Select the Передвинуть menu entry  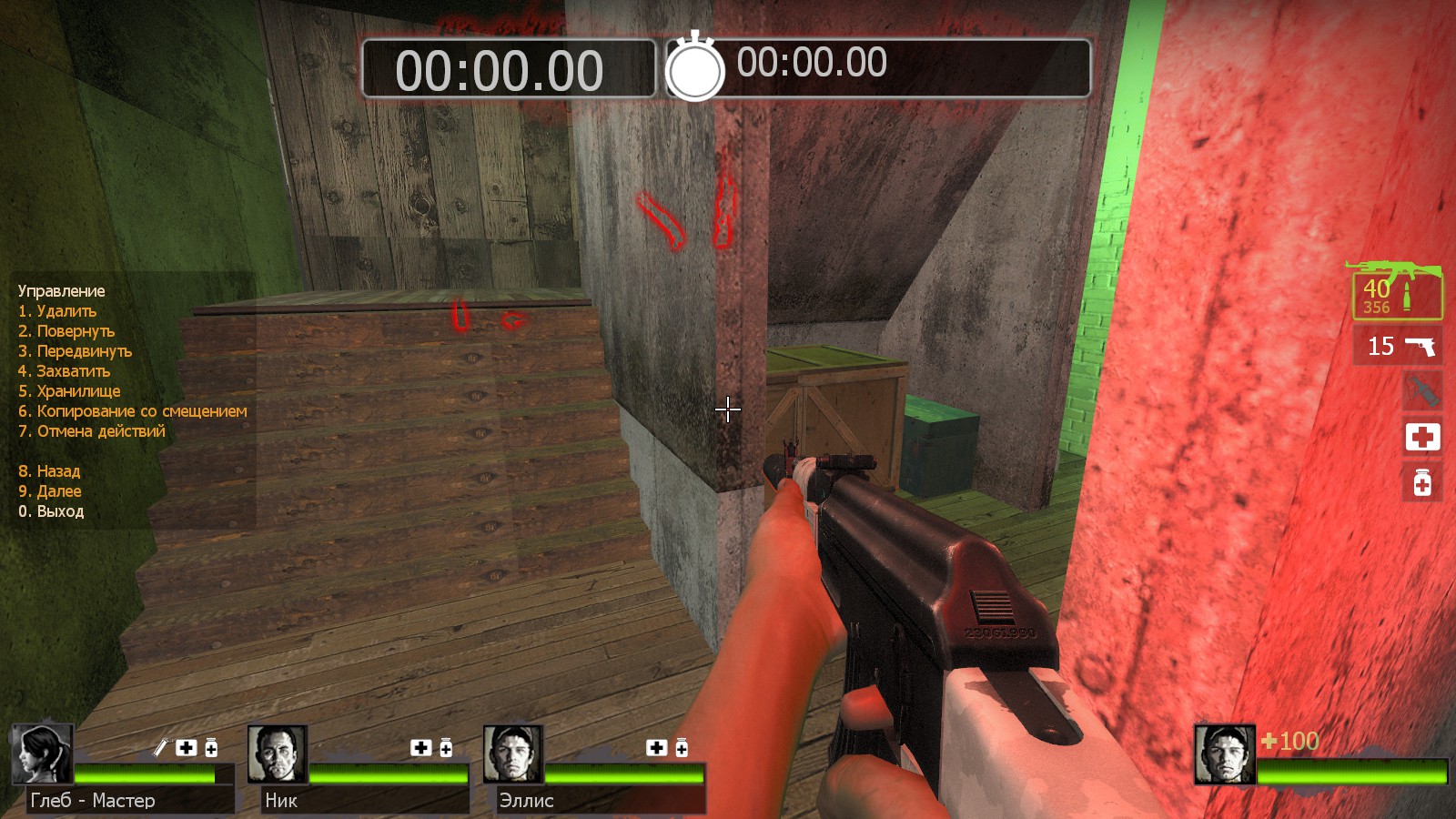[75, 351]
